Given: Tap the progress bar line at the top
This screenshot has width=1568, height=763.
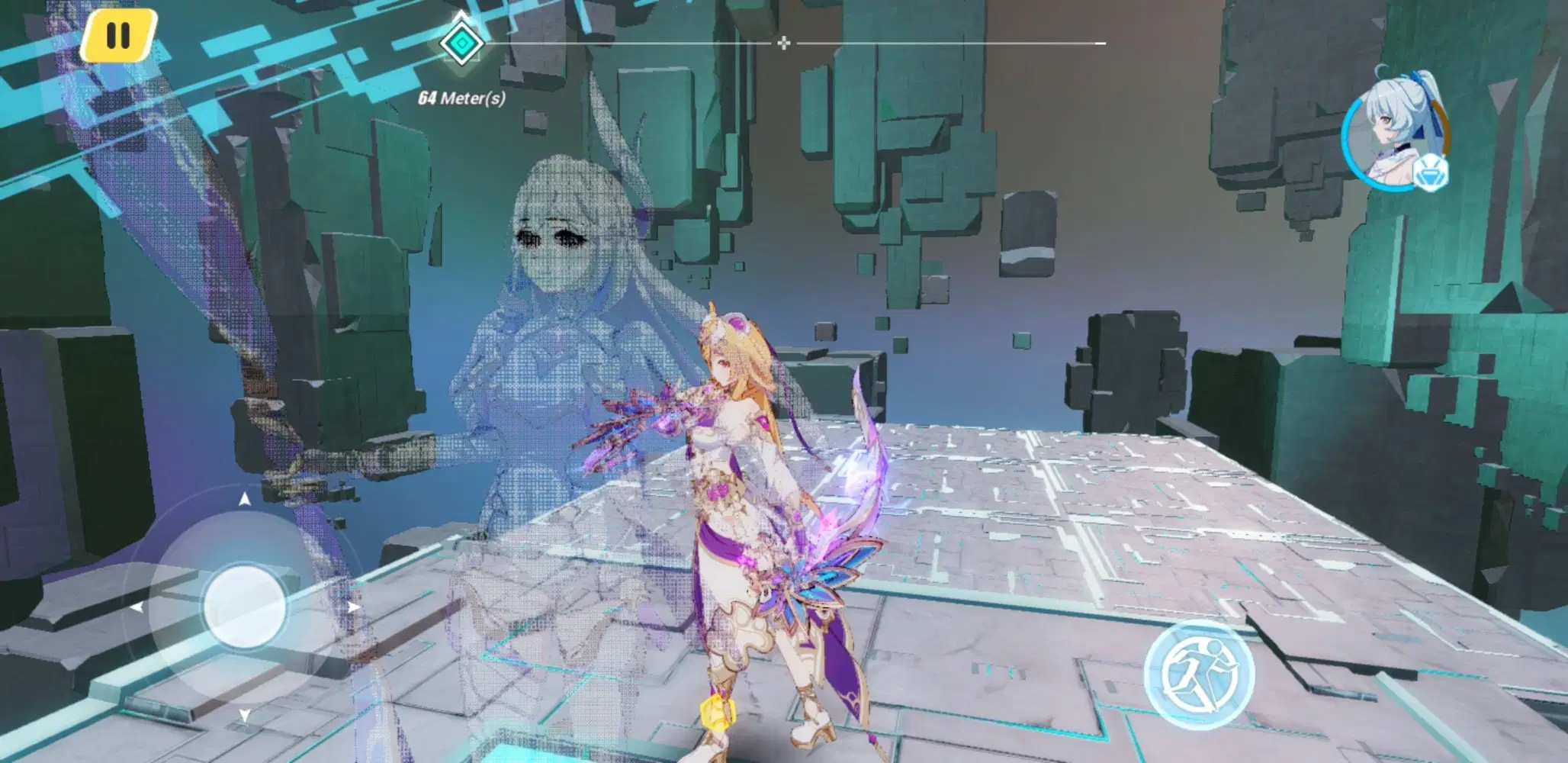Looking at the screenshot, I should point(953,43).
